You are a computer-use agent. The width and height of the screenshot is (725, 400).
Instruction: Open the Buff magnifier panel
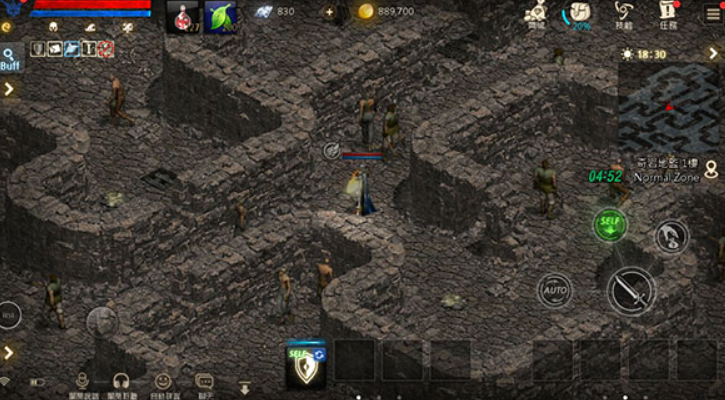tap(11, 58)
